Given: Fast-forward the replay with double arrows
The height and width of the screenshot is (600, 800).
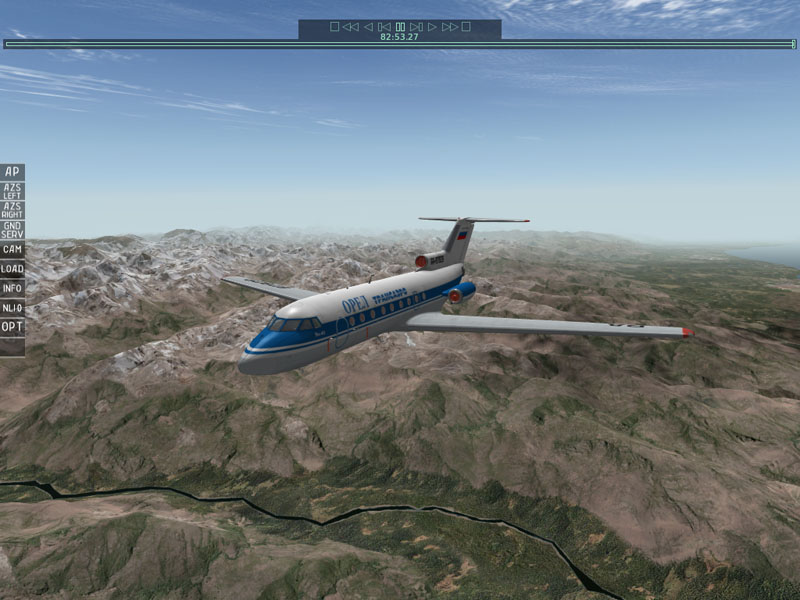Looking at the screenshot, I should click(x=449, y=27).
